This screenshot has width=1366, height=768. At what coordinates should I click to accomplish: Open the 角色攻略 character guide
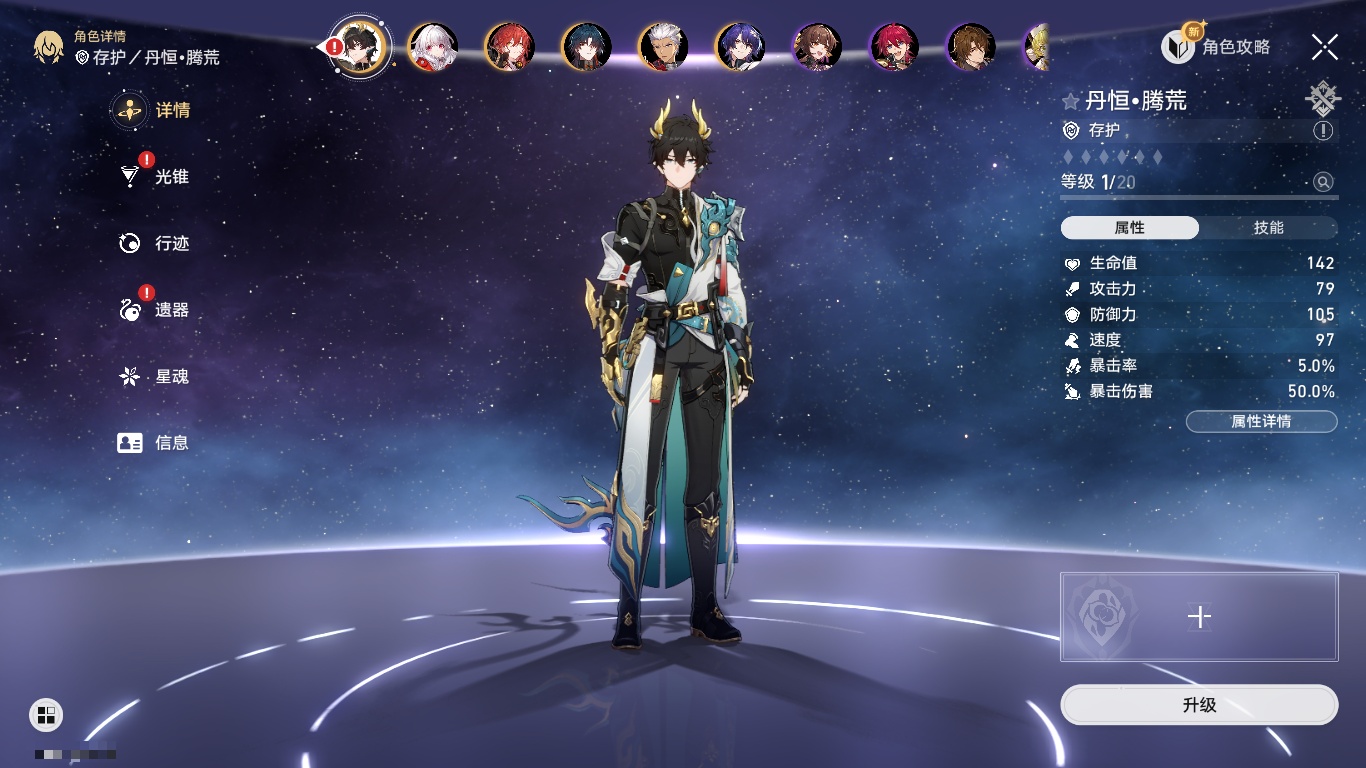click(1216, 46)
